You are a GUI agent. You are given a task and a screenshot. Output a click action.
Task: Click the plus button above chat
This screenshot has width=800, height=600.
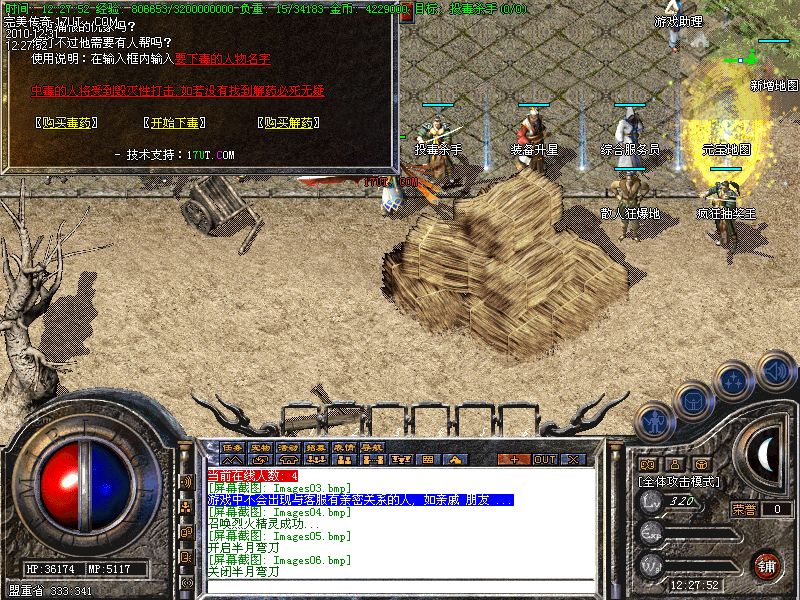[514, 459]
